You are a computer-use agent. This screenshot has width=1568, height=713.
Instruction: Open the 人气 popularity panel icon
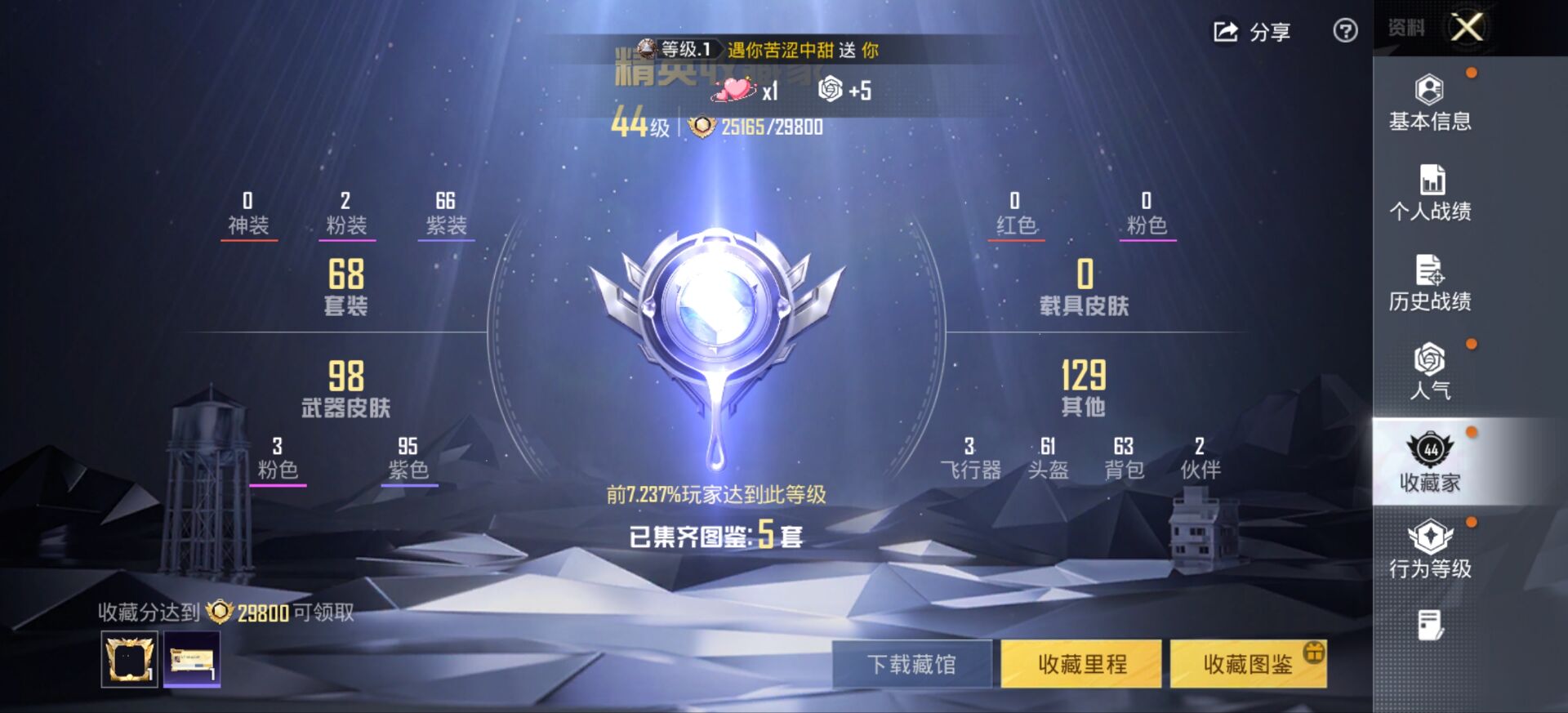1428,359
